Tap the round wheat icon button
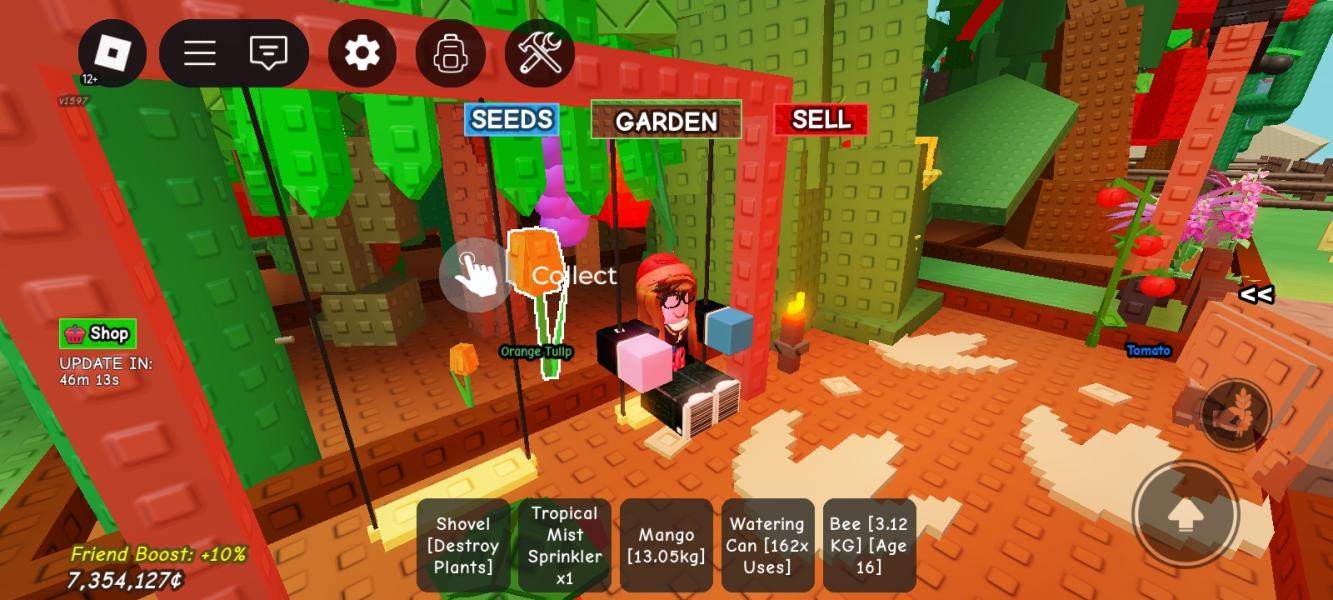The image size is (1333, 600). click(x=1235, y=414)
